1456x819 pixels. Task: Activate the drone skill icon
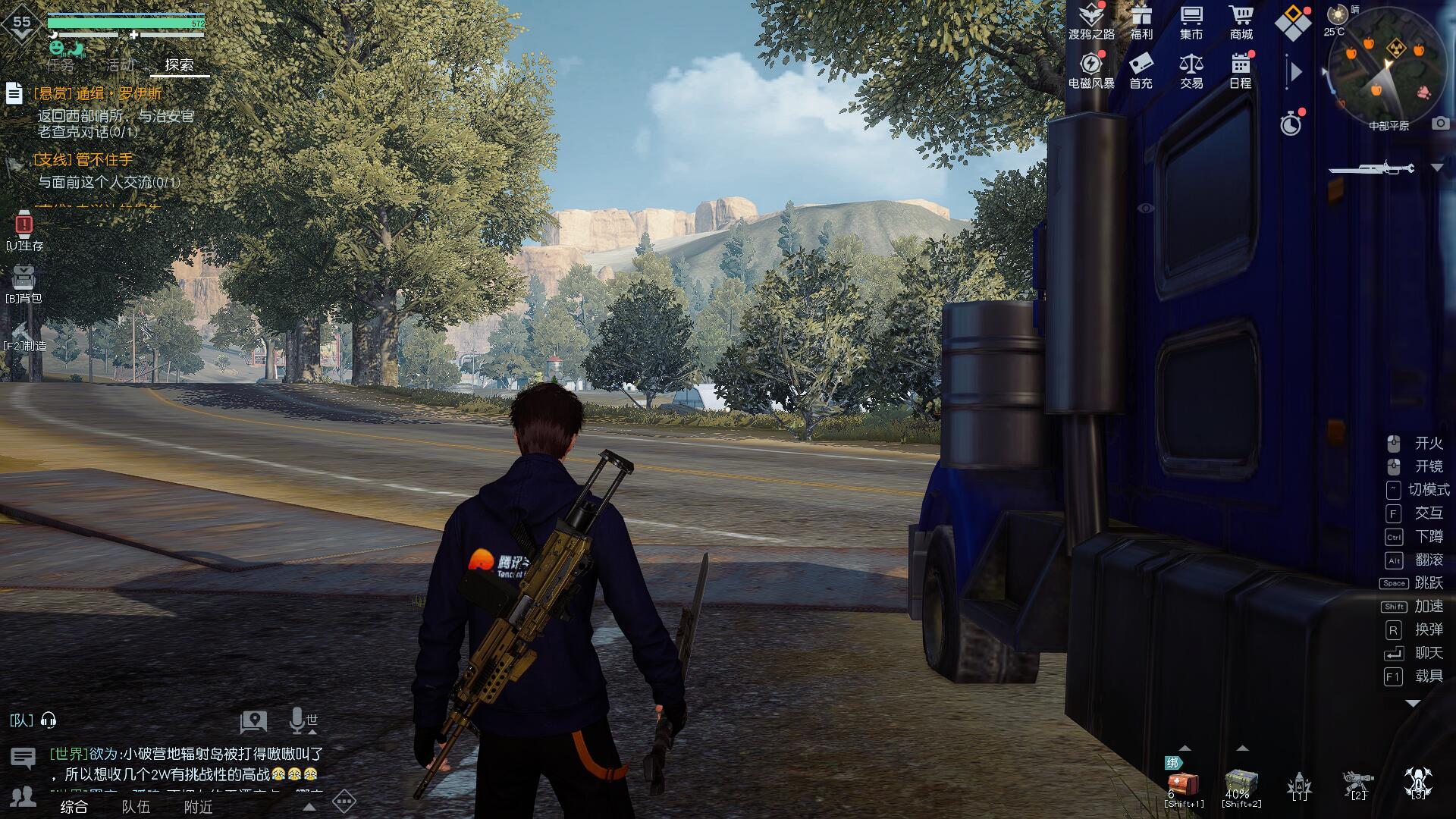(1417, 783)
